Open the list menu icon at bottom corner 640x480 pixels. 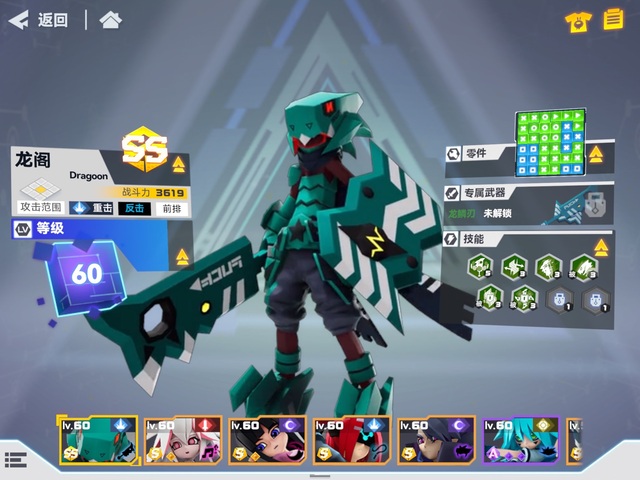(x=15, y=459)
